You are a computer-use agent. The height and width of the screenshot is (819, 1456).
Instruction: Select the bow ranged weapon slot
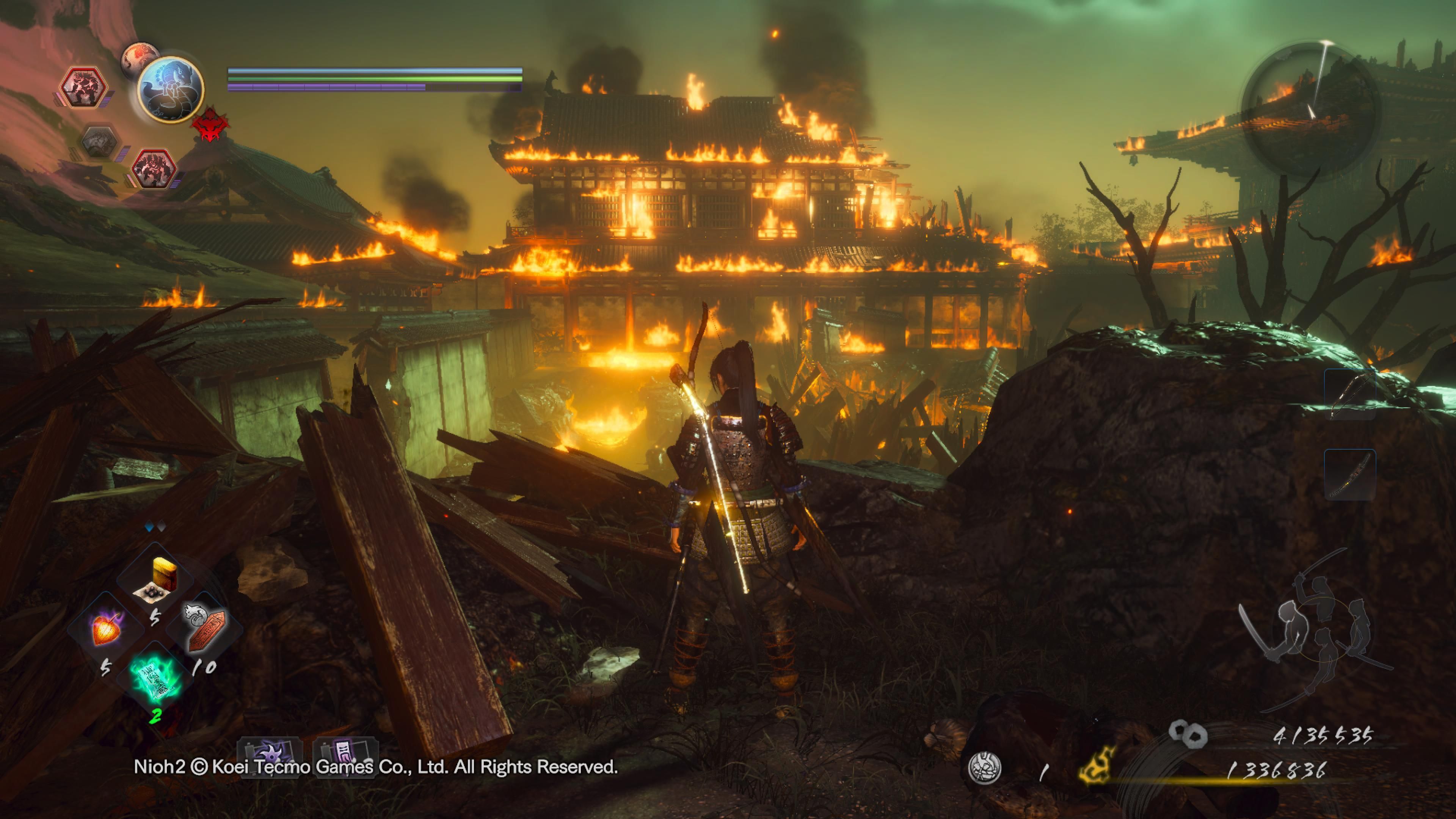pyautogui.click(x=1350, y=394)
